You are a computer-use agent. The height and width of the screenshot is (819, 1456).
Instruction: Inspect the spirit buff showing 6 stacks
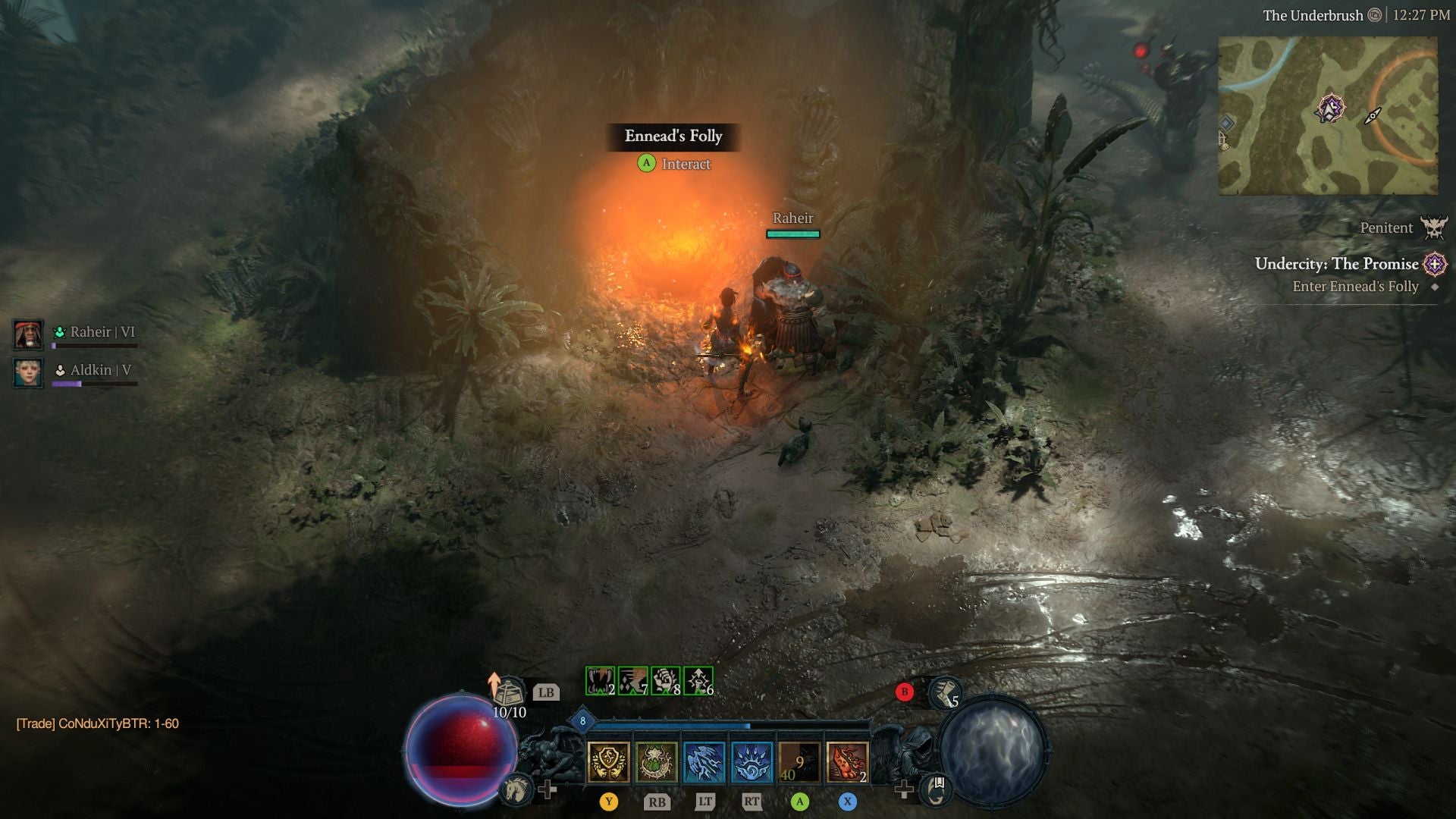point(698,681)
